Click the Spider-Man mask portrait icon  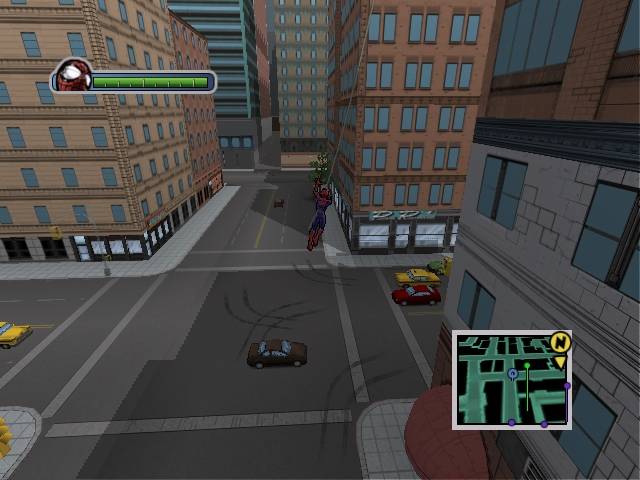coord(72,76)
